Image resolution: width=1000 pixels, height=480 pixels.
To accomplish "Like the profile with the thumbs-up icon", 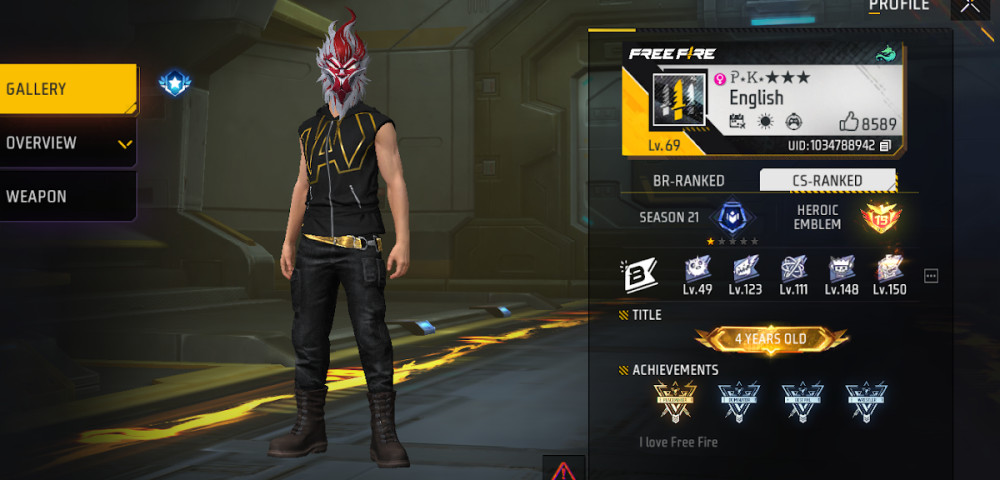I will pos(849,123).
